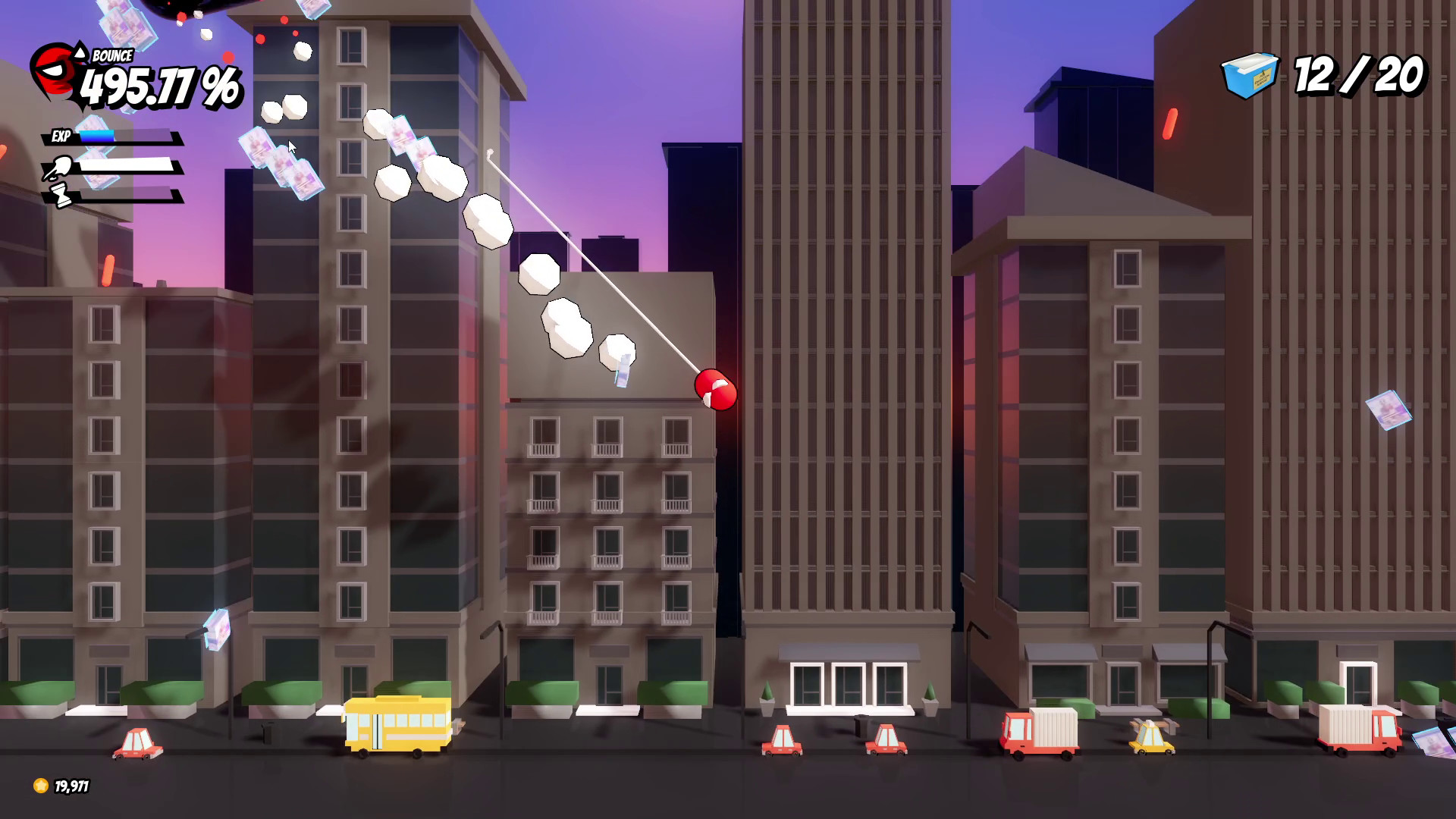Click the bouncing red ball player character
1456x819 pixels.
716,389
